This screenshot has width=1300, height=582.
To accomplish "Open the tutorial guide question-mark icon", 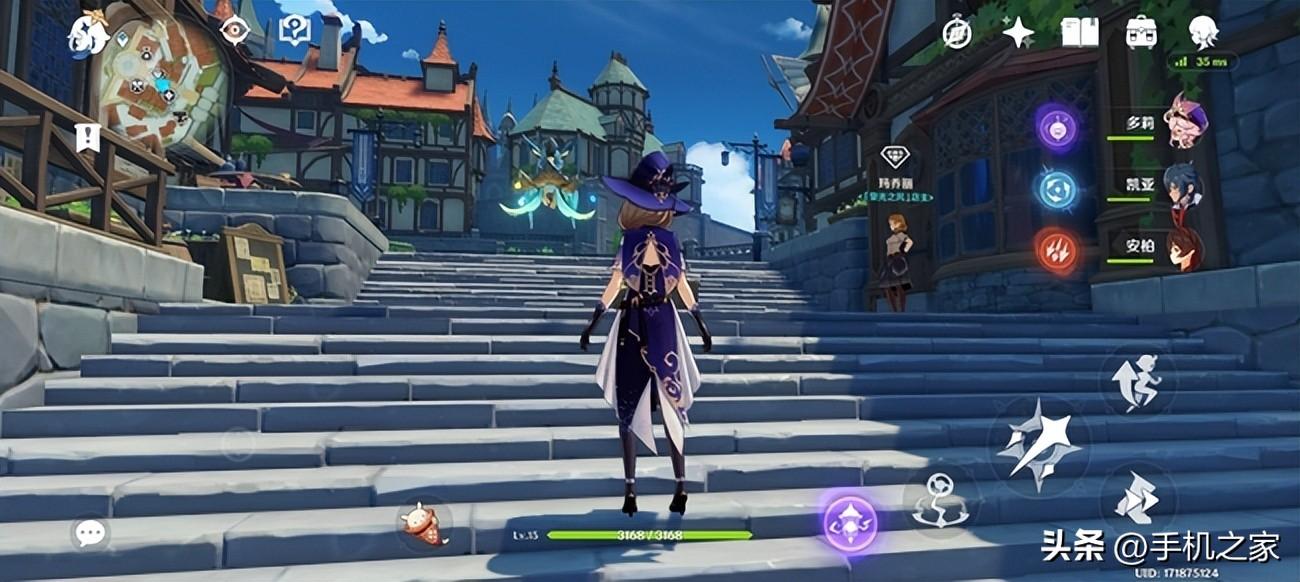I will coord(294,30).
